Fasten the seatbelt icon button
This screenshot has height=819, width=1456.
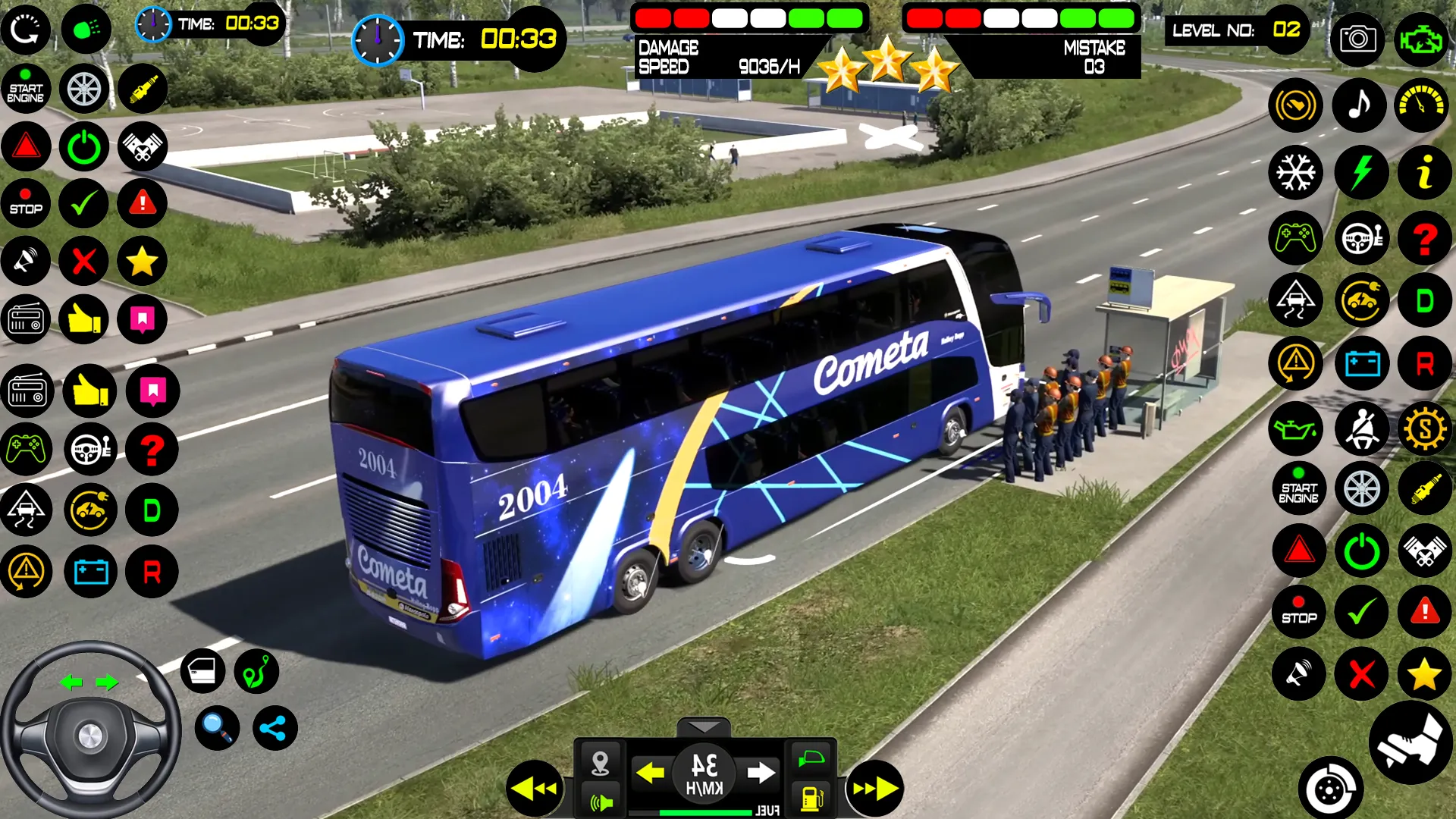(1361, 429)
